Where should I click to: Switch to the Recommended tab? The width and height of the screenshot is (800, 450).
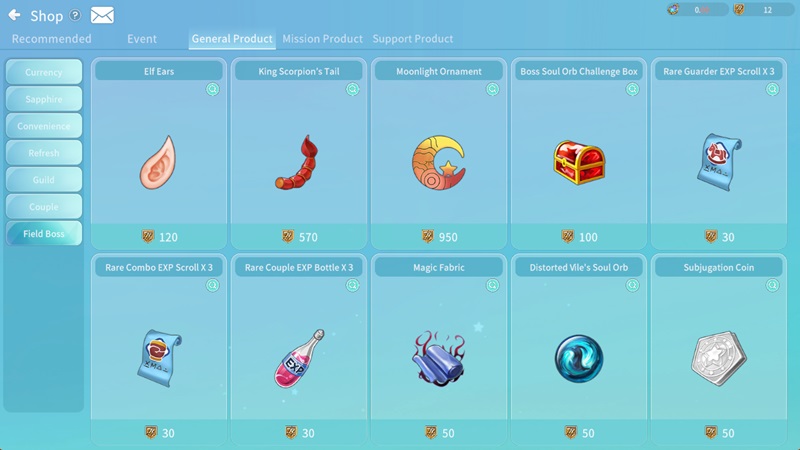point(51,39)
